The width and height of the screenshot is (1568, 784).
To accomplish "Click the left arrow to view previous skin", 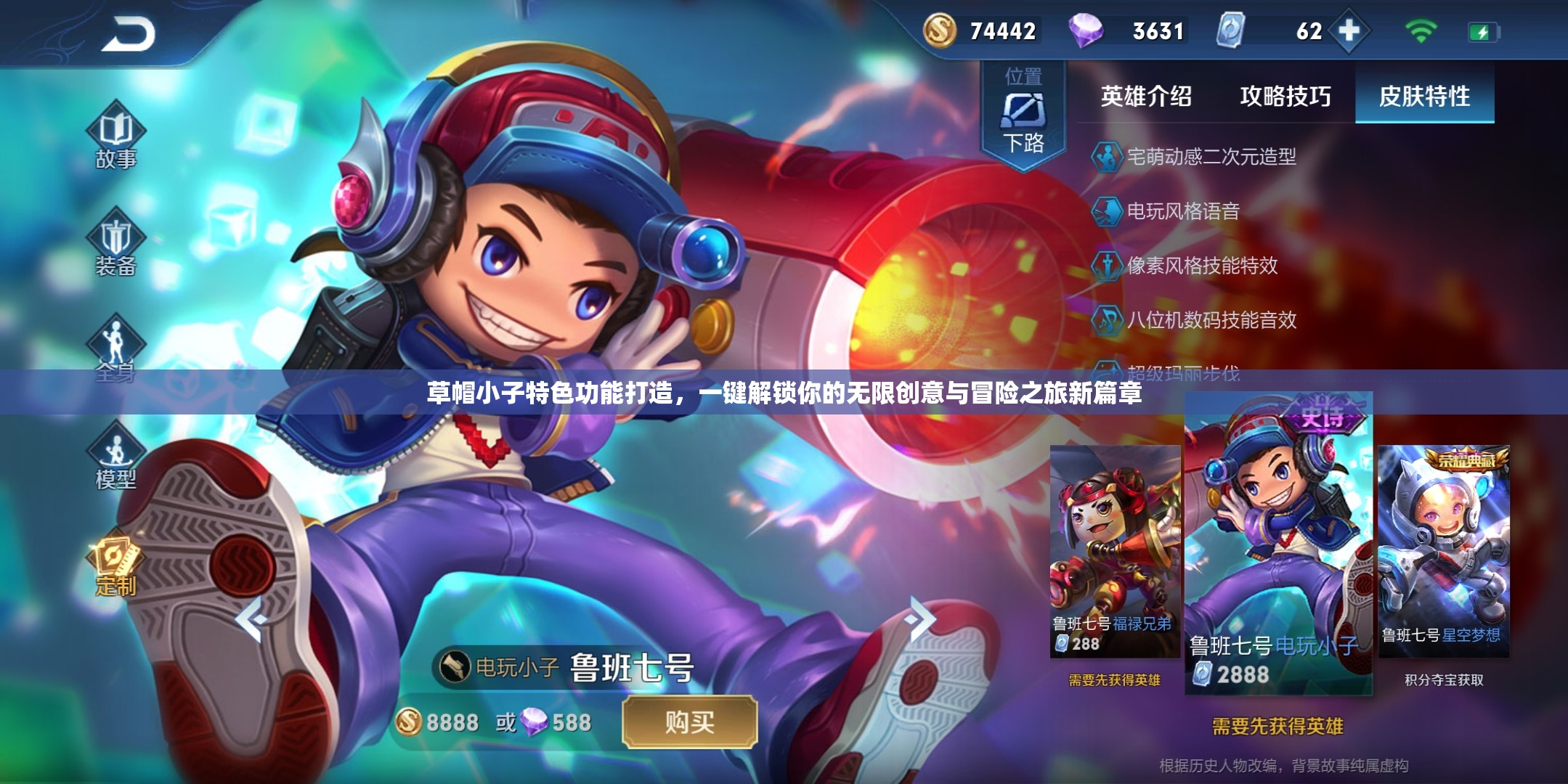I will (251, 619).
